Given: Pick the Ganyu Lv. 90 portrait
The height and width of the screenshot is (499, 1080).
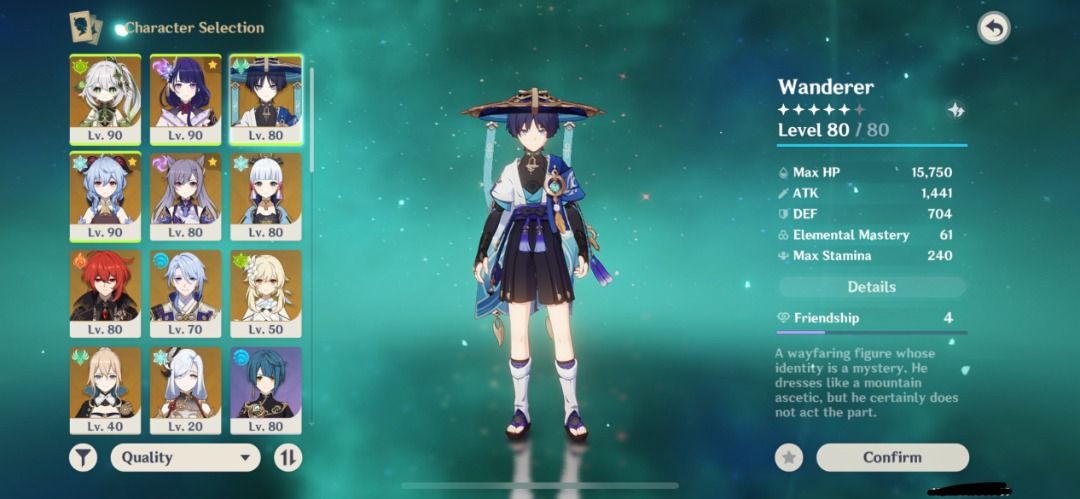Looking at the screenshot, I should [104, 195].
